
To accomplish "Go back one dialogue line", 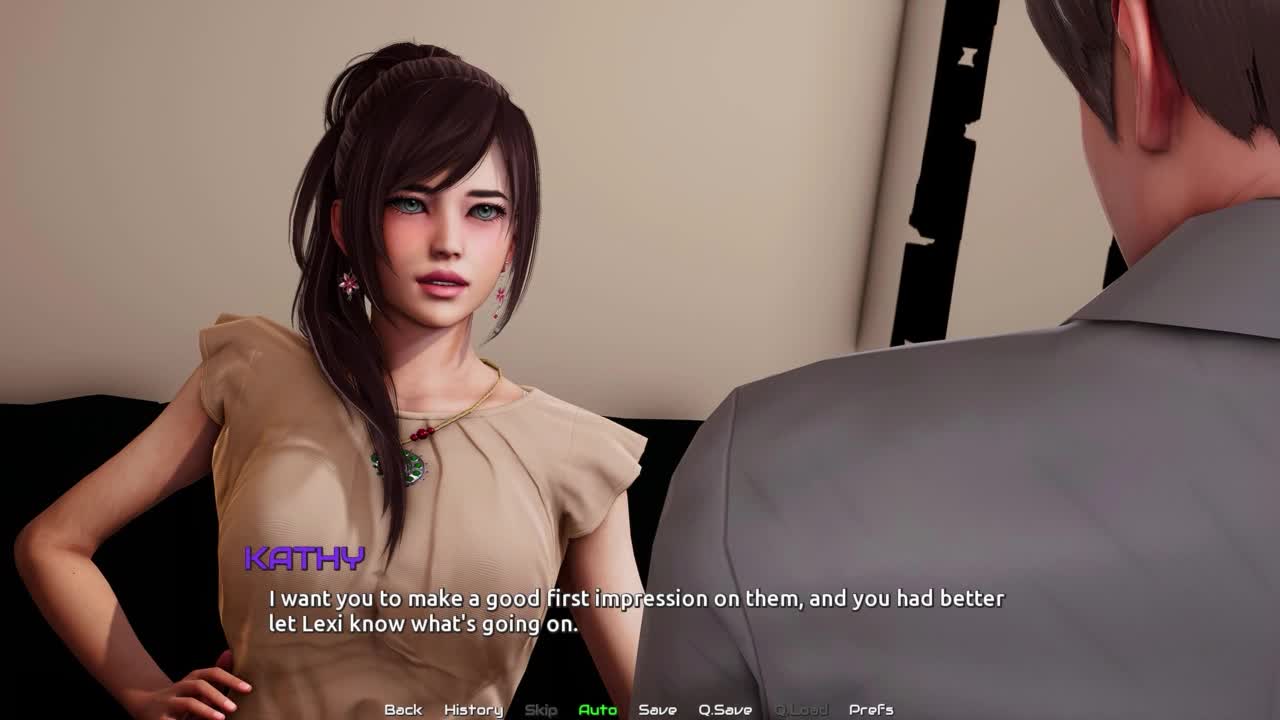I will click(x=403, y=710).
